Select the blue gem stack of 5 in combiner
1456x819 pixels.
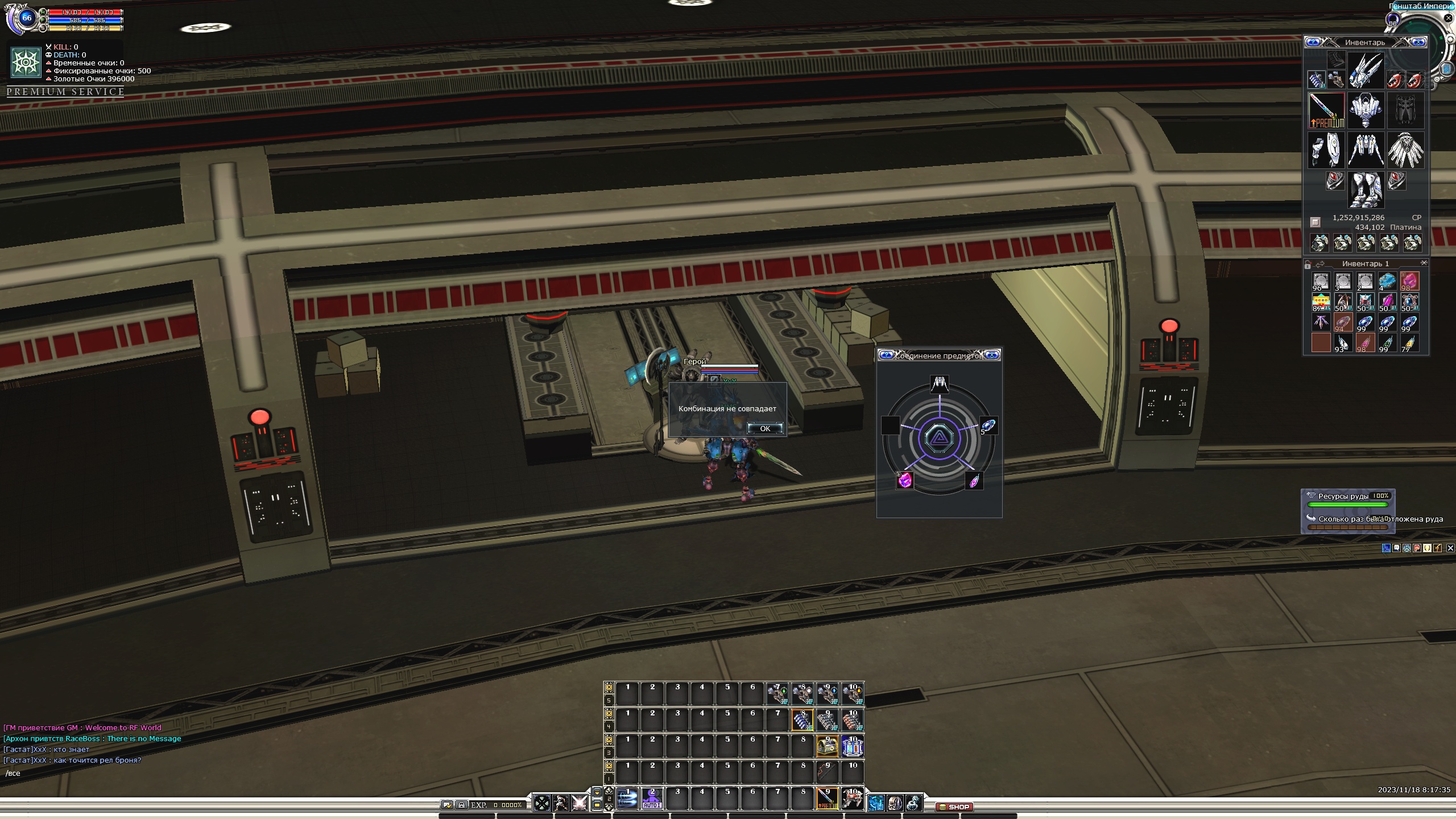(x=988, y=425)
